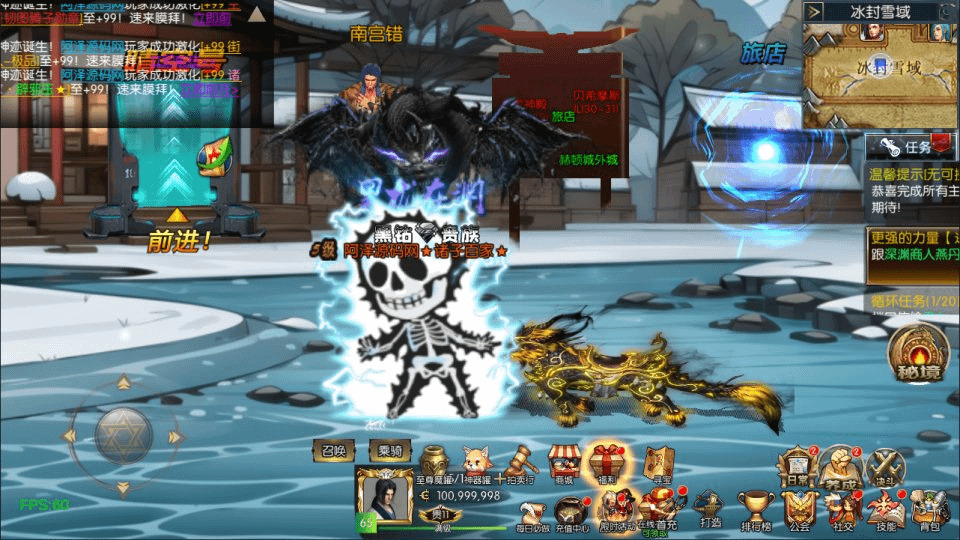Open the 福利 gift box rewards
The width and height of the screenshot is (960, 540).
pyautogui.click(x=607, y=463)
